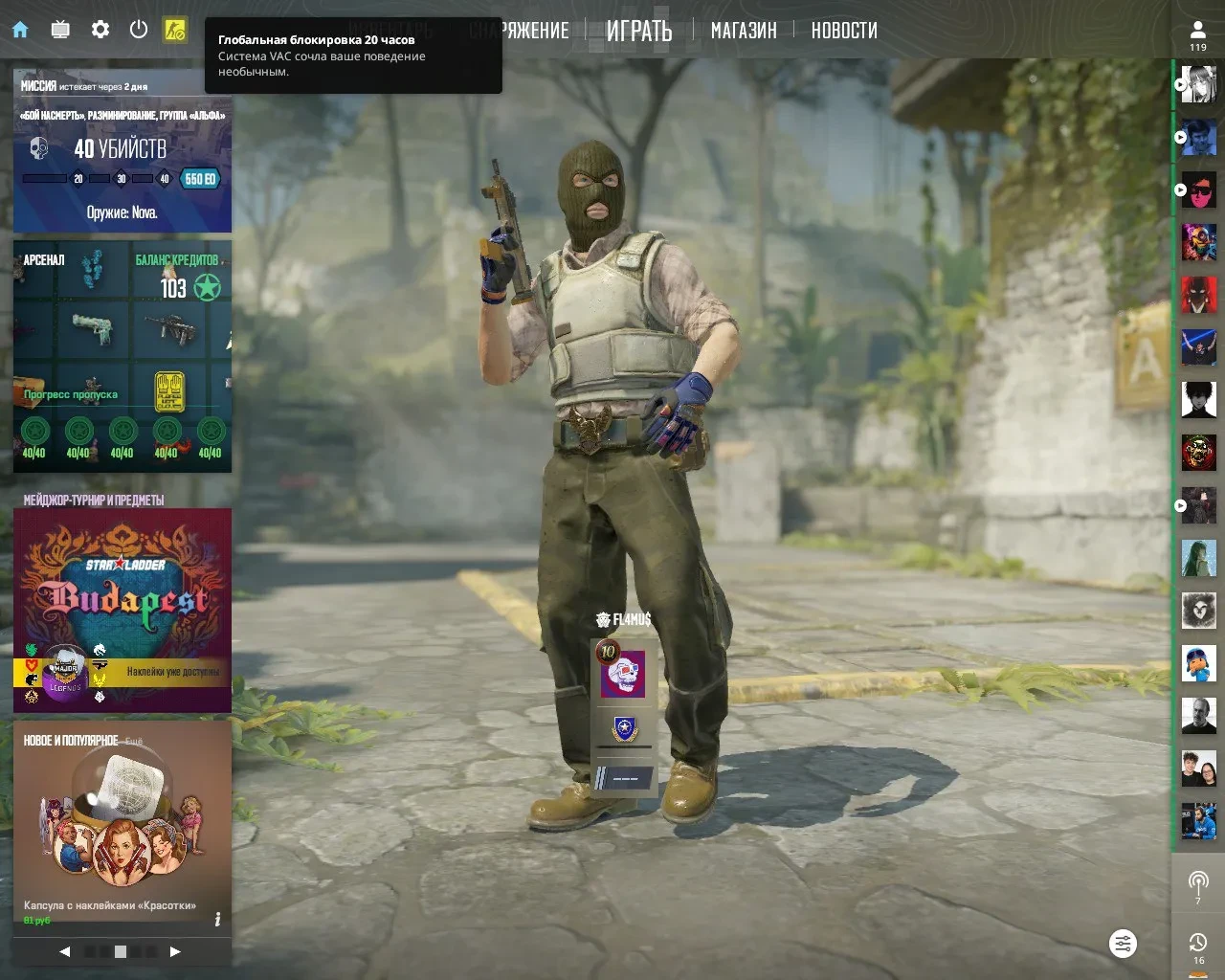Go to the home screen

pos(20,30)
